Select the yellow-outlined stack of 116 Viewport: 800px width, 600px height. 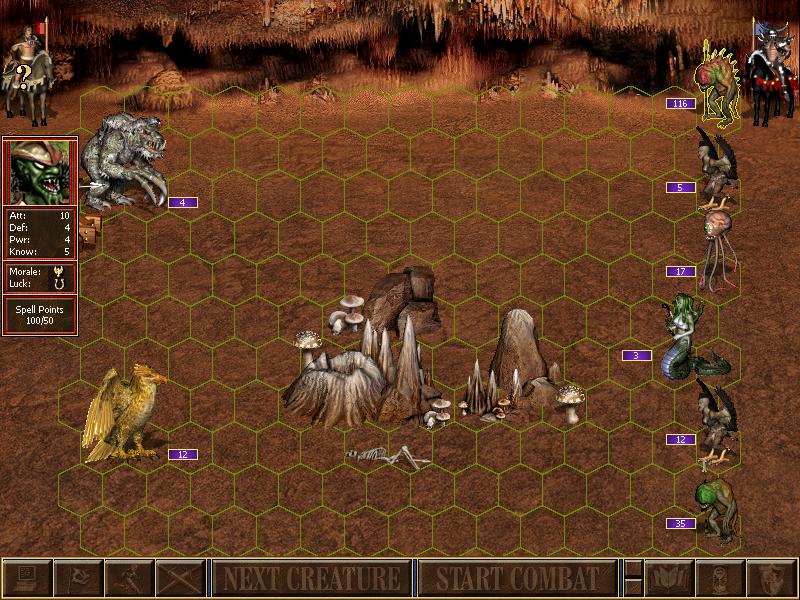(x=718, y=80)
